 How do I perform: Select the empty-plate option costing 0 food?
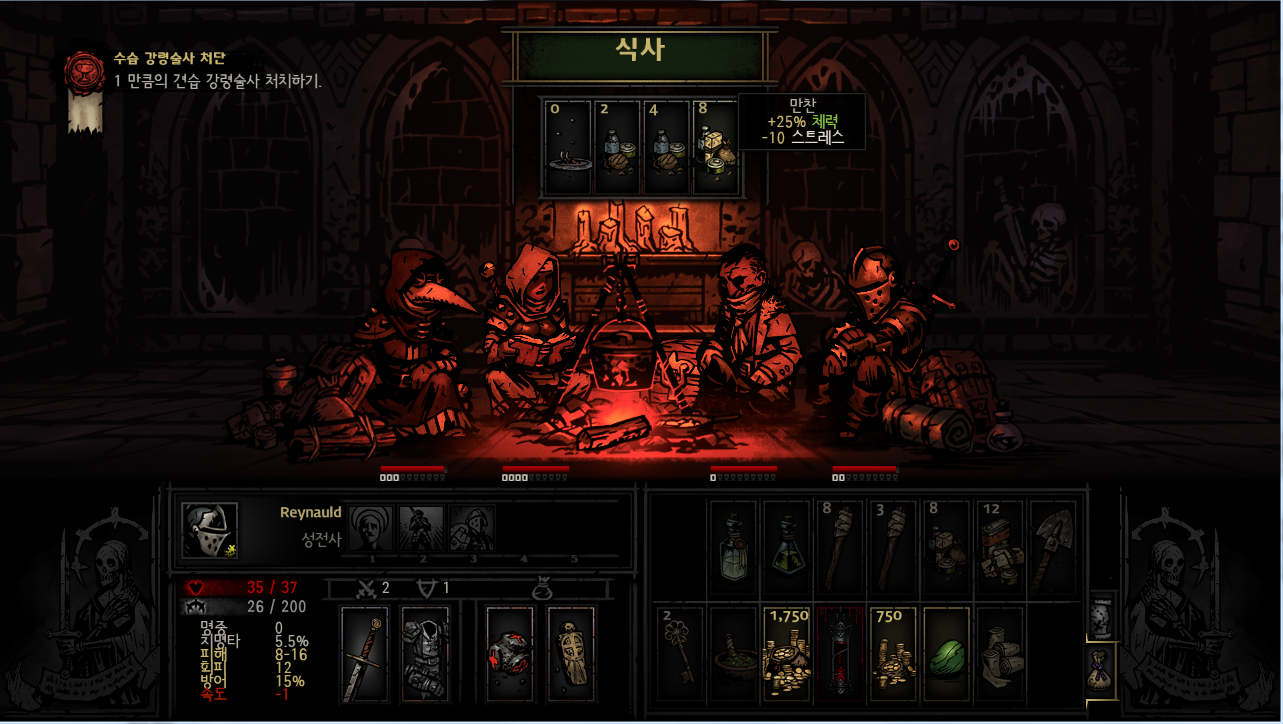pos(567,147)
